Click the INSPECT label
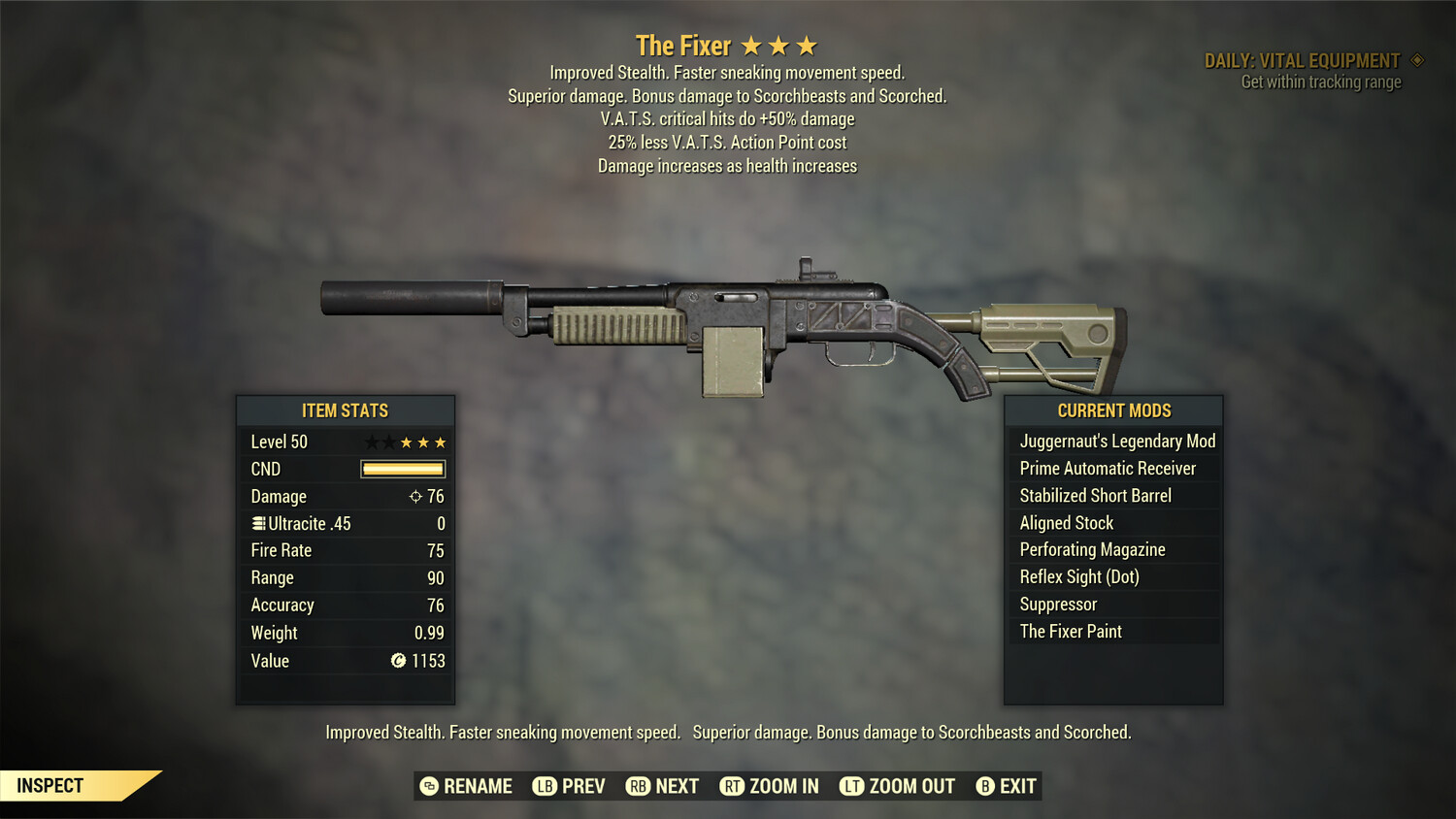This screenshot has width=1456, height=819. [50, 785]
